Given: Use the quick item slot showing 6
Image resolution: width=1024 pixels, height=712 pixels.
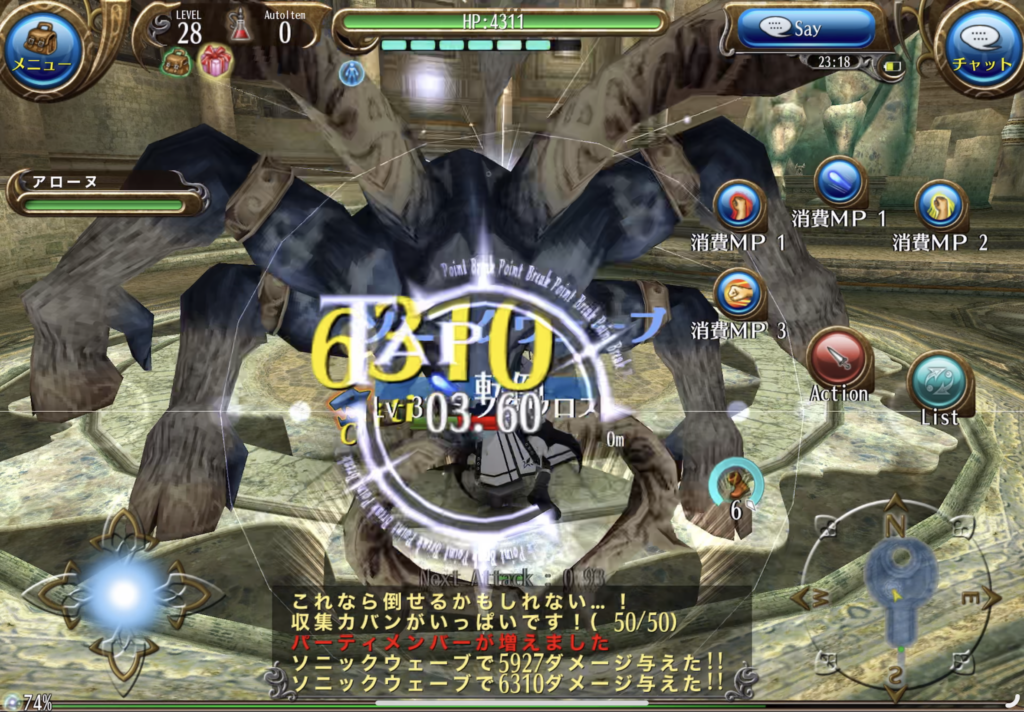Looking at the screenshot, I should (736, 488).
